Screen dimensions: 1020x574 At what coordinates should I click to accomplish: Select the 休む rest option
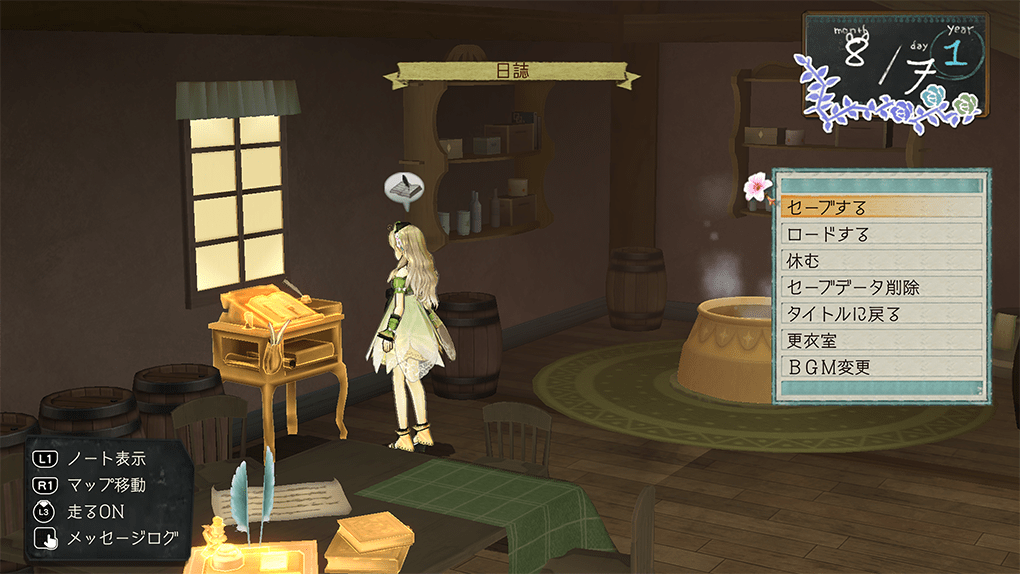(880, 261)
